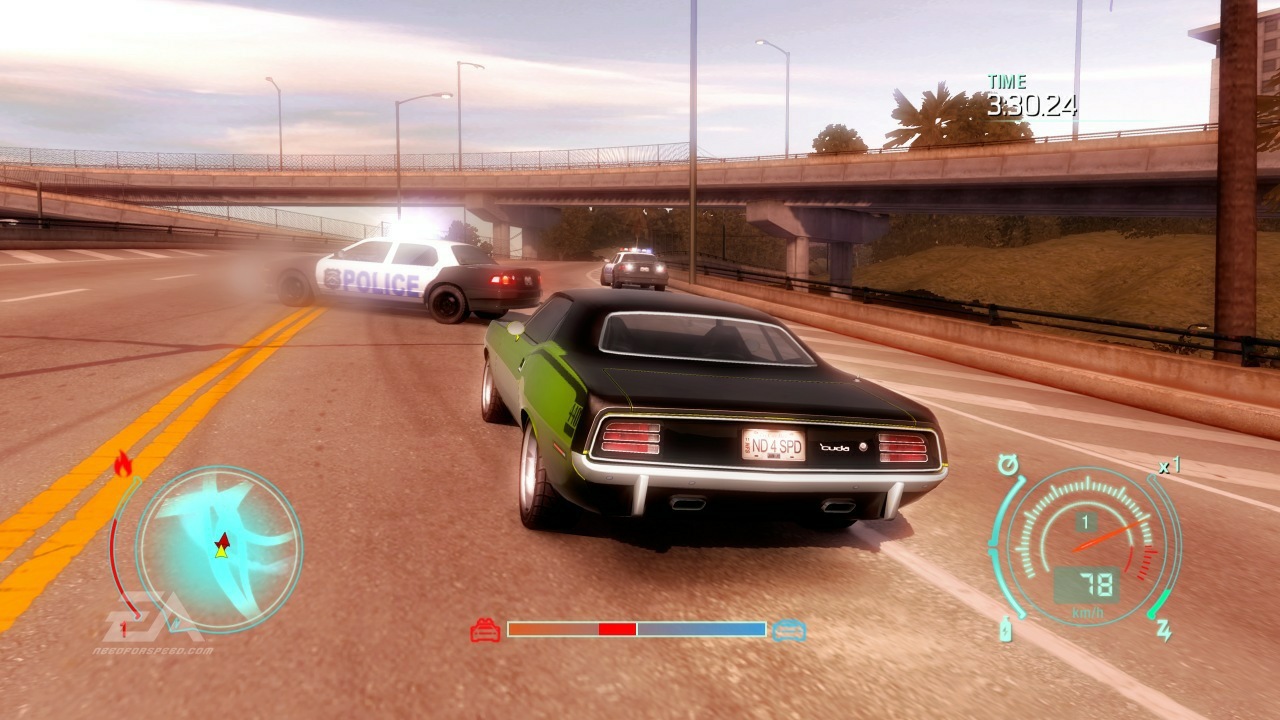Click the red police car icon
The height and width of the screenshot is (720, 1280).
[x=483, y=630]
